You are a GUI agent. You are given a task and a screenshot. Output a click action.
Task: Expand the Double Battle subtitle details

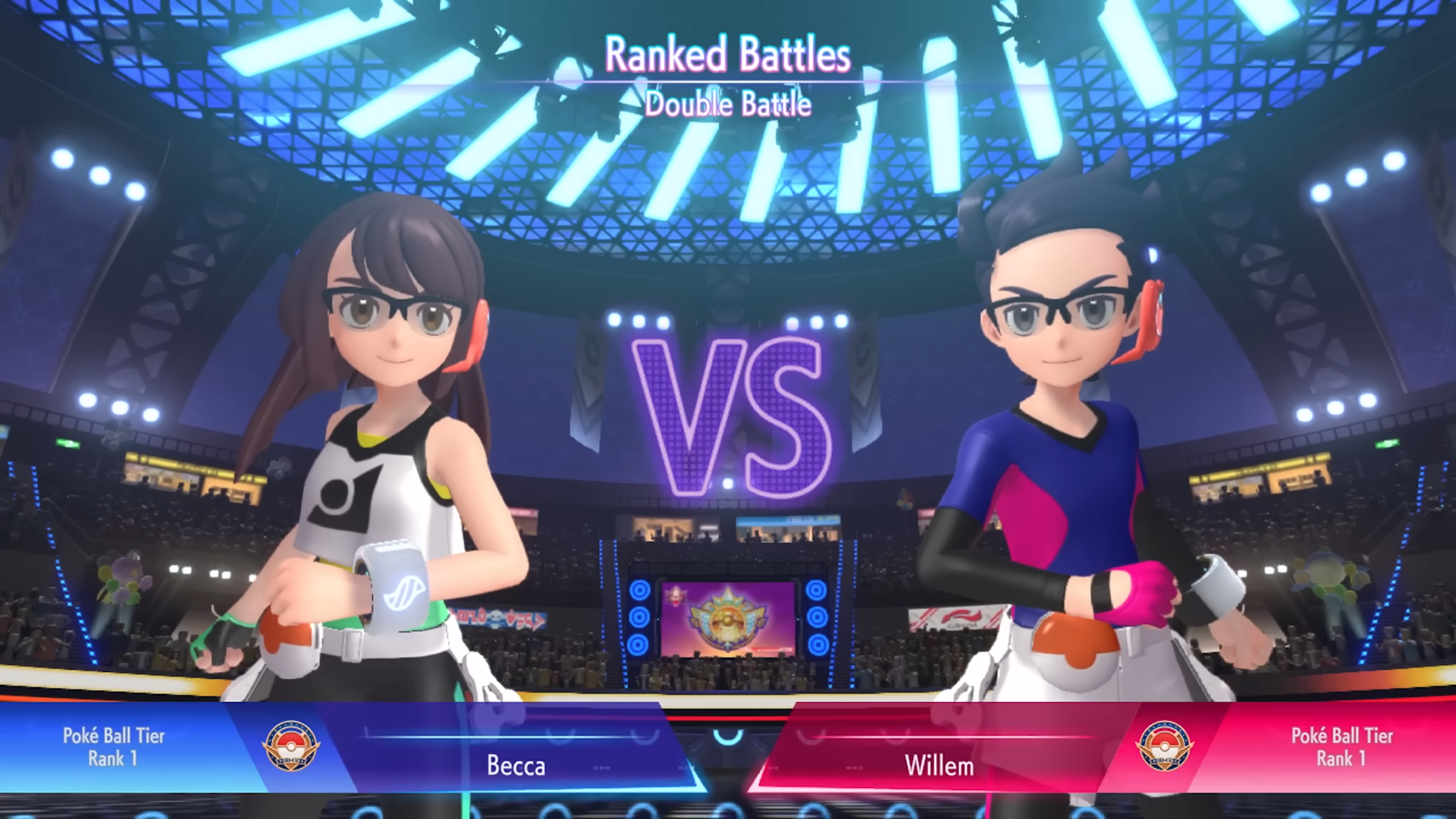(727, 105)
